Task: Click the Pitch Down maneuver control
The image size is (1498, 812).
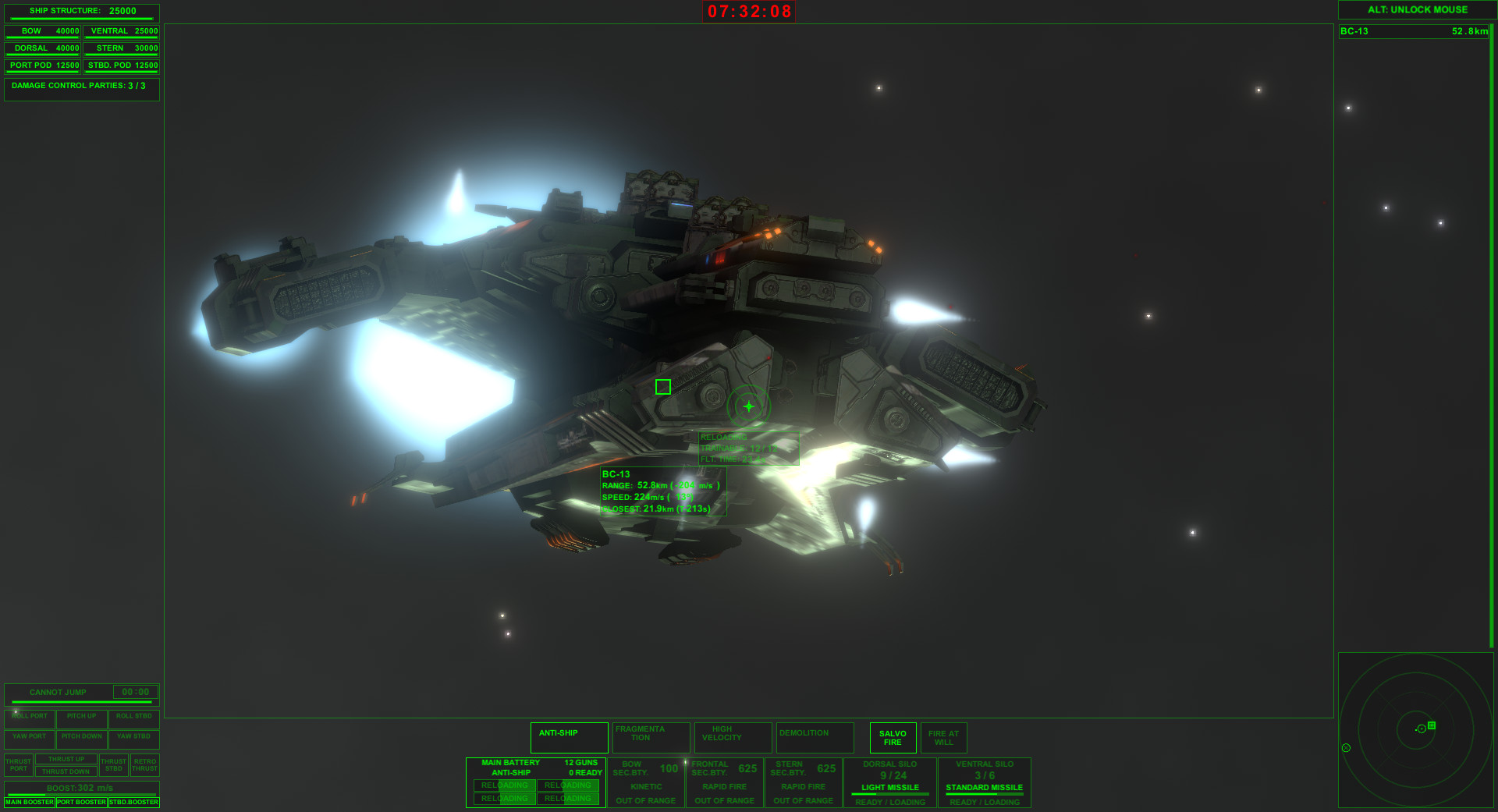Action: (x=81, y=736)
